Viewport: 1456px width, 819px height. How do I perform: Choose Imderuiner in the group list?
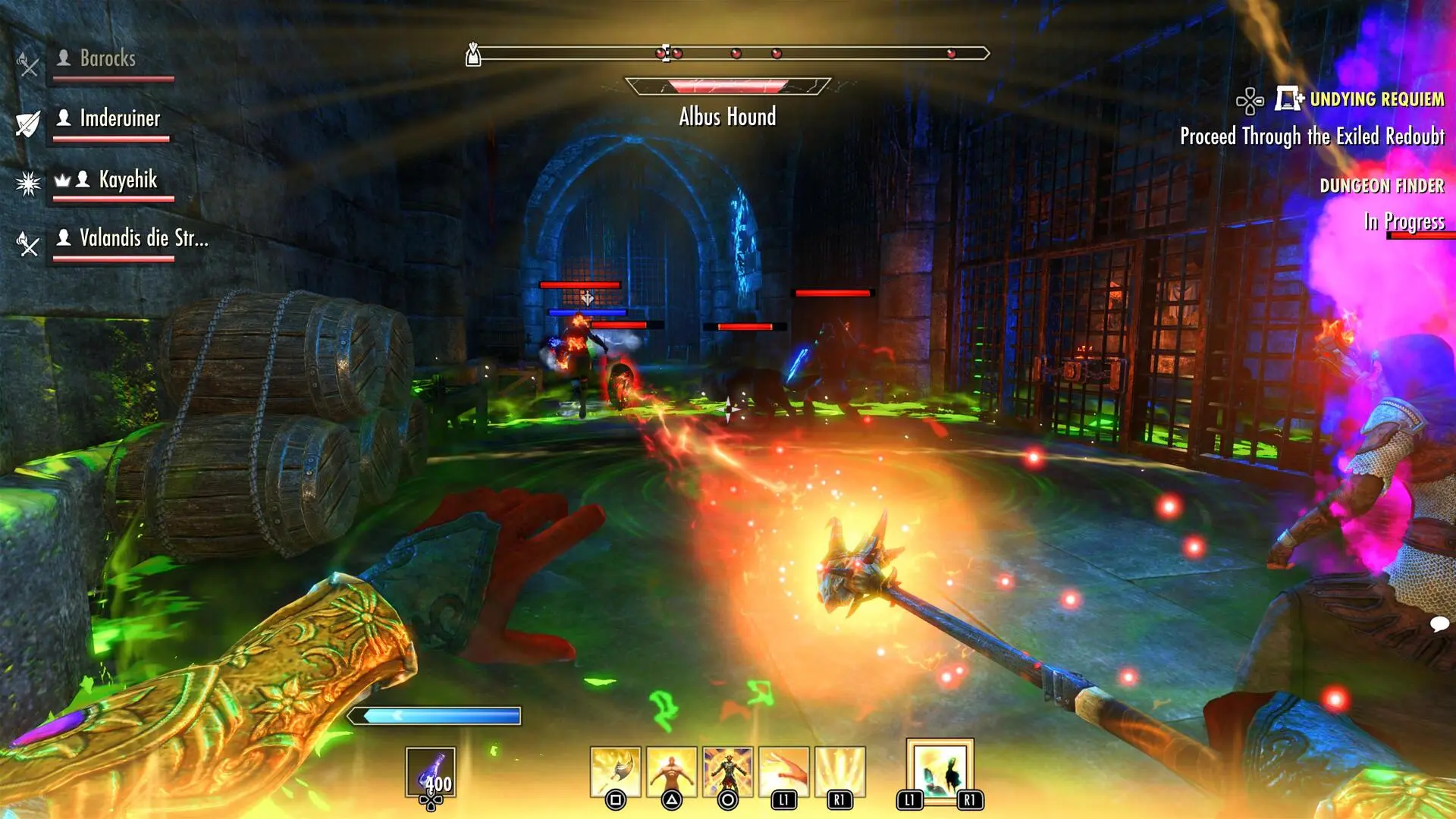tap(120, 118)
